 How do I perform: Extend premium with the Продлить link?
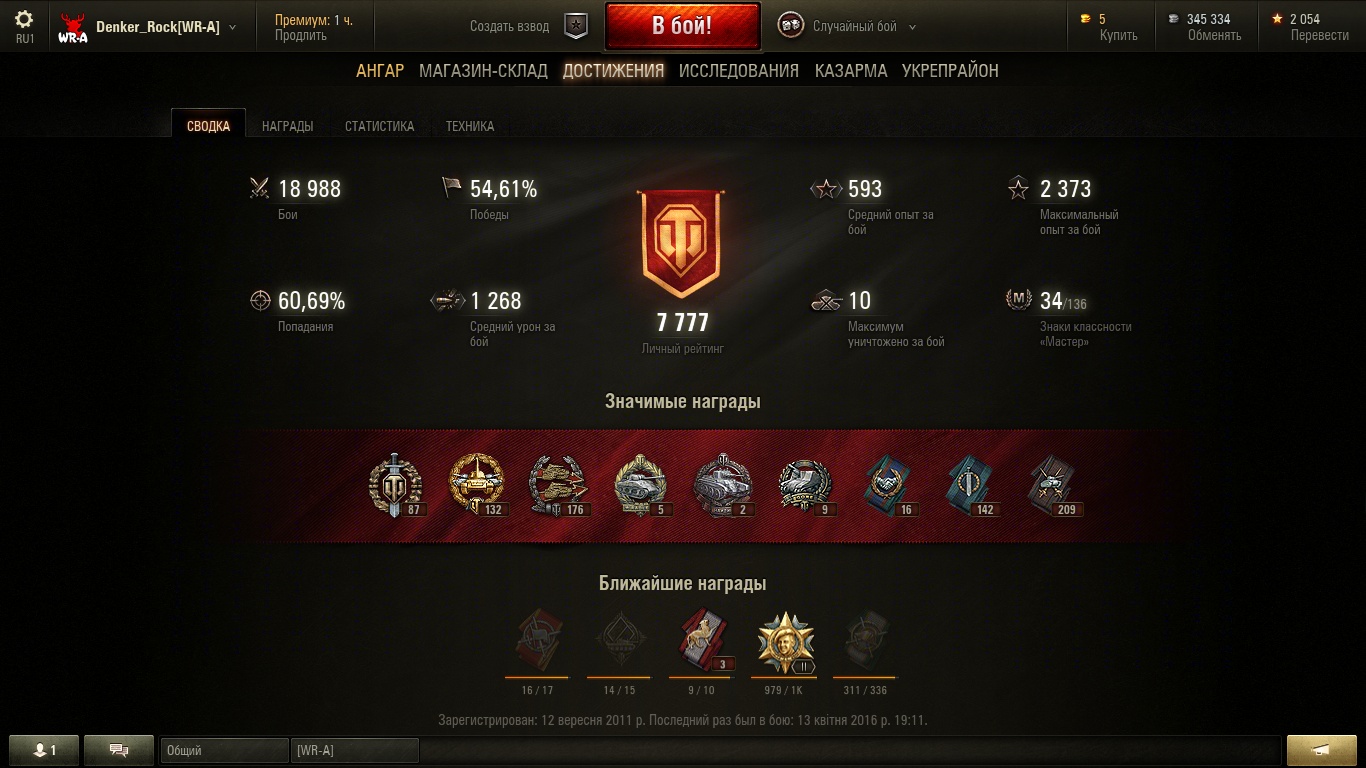coord(300,35)
